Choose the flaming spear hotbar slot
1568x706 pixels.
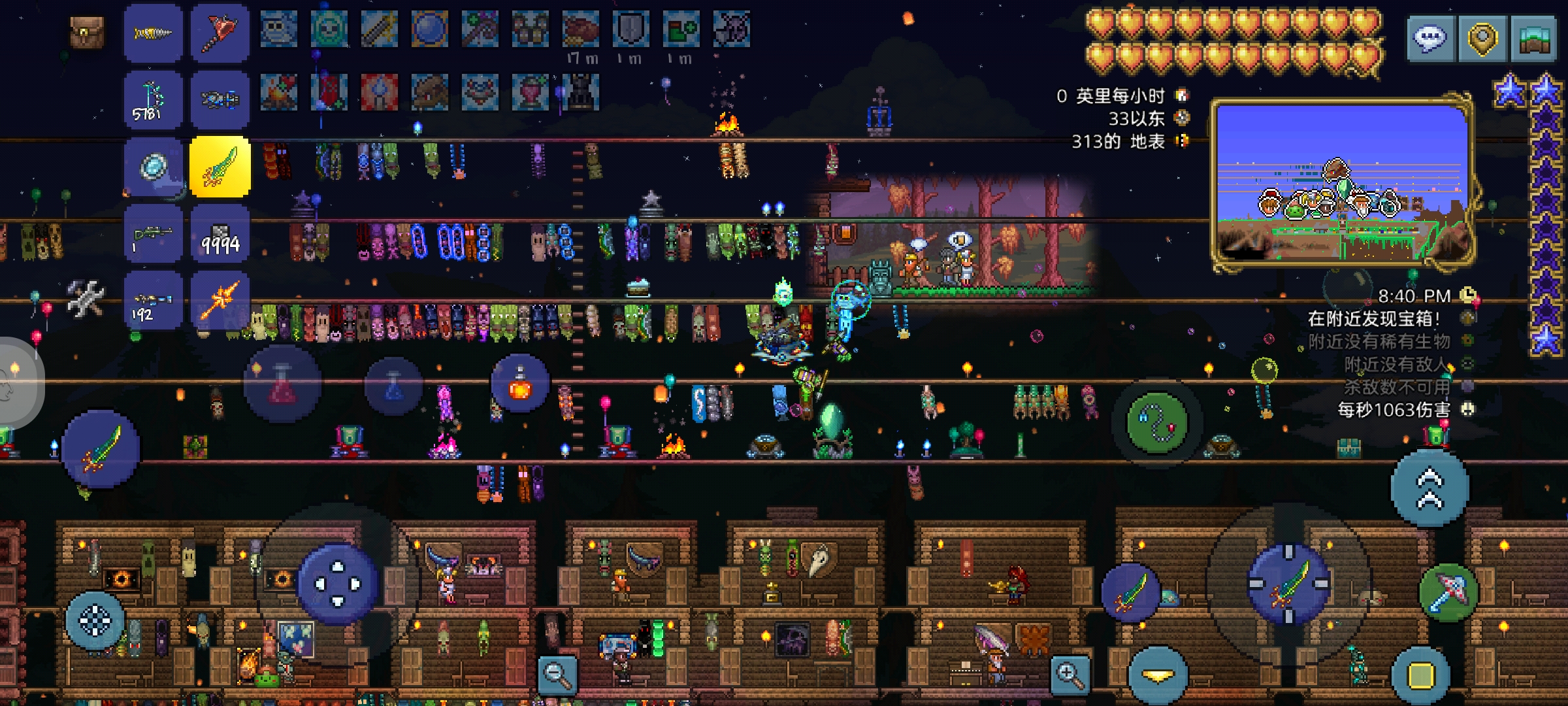[220, 301]
